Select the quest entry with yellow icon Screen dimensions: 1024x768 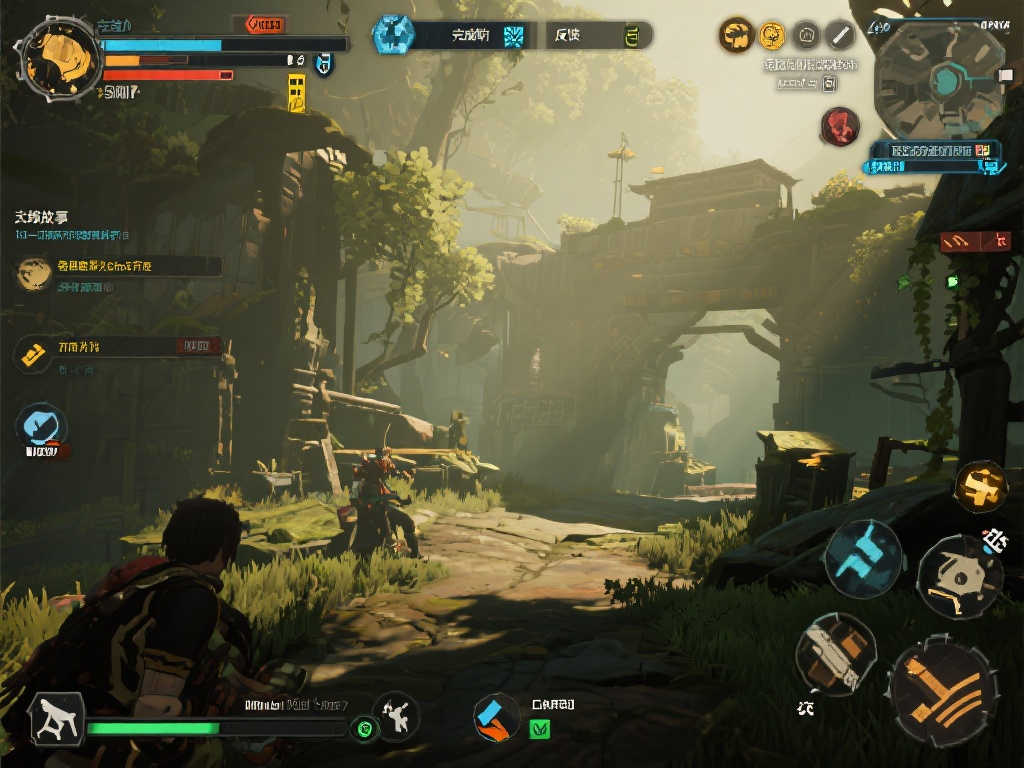point(118,348)
